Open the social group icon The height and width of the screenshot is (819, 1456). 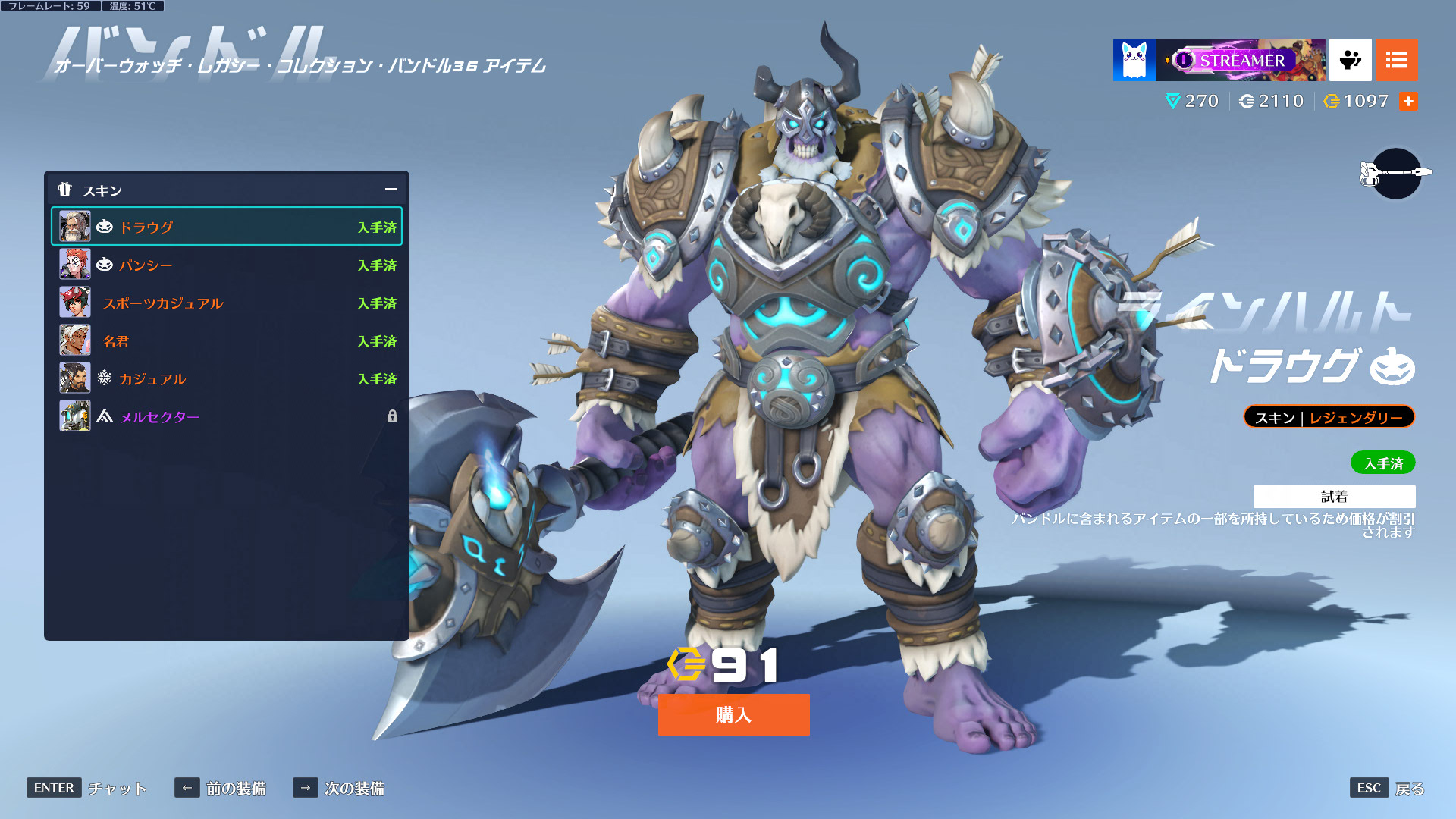click(x=1350, y=60)
